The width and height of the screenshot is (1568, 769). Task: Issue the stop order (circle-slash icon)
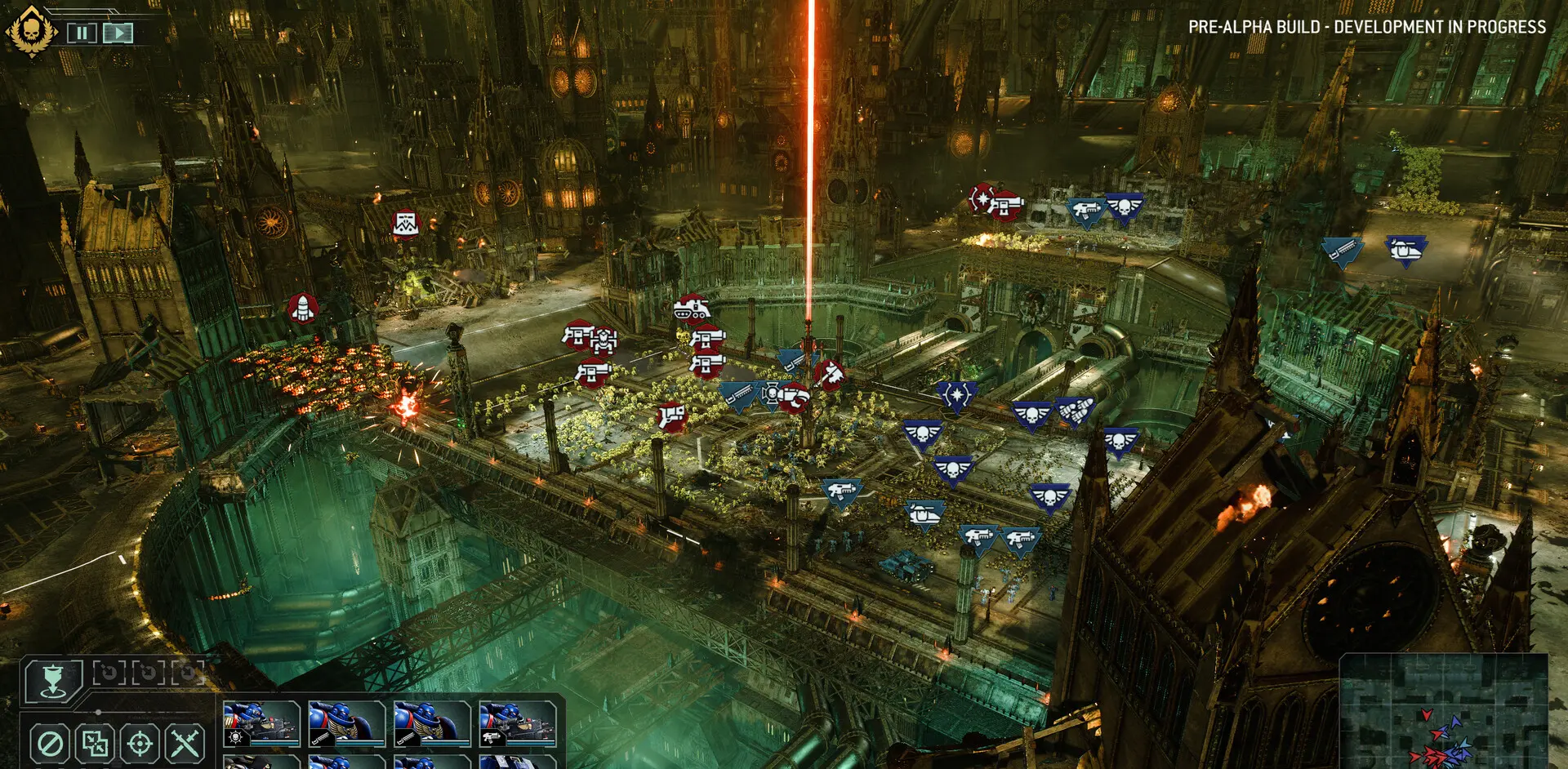point(50,744)
